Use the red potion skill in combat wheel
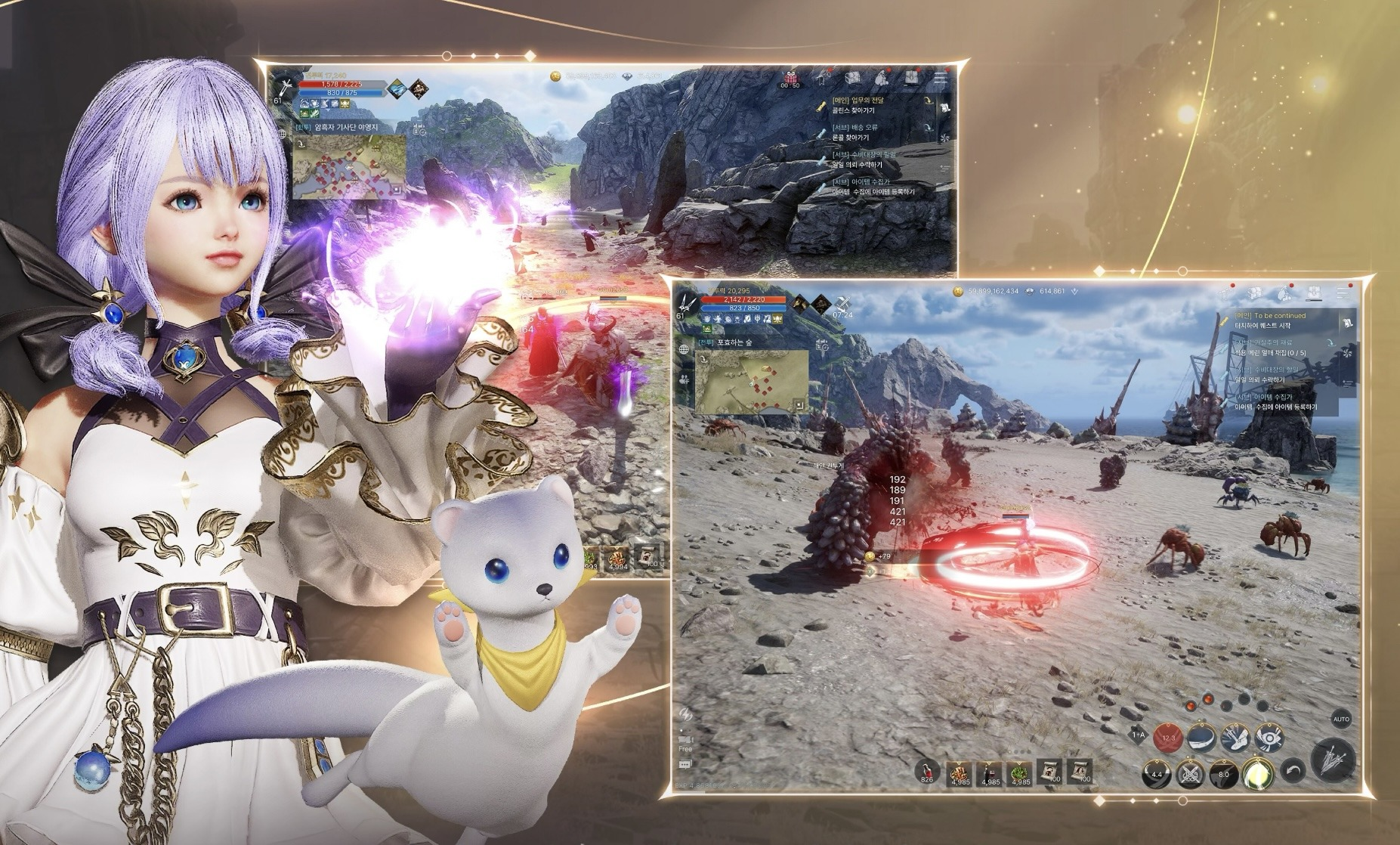1400x845 pixels. click(1169, 736)
